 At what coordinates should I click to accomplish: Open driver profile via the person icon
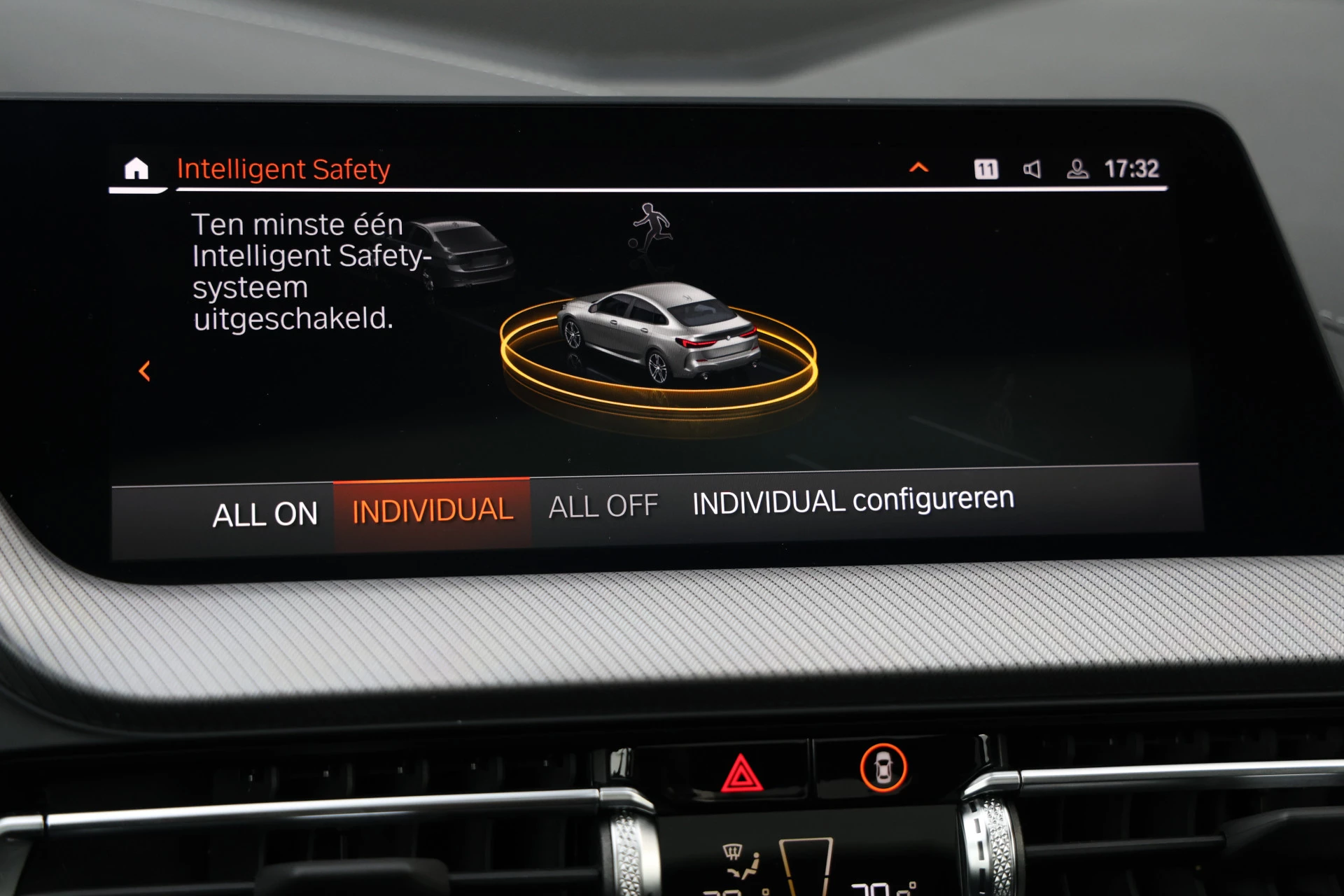[x=1078, y=168]
